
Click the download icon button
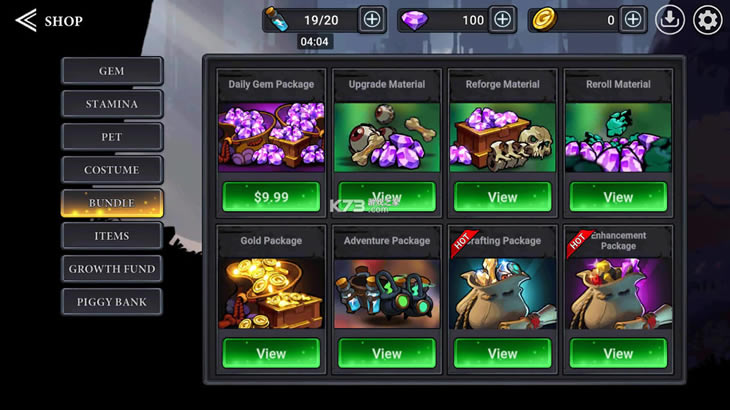click(670, 20)
